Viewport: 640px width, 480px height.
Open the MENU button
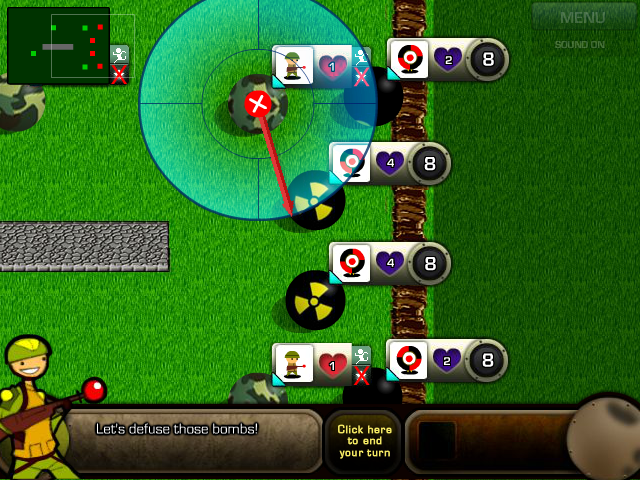point(582,17)
